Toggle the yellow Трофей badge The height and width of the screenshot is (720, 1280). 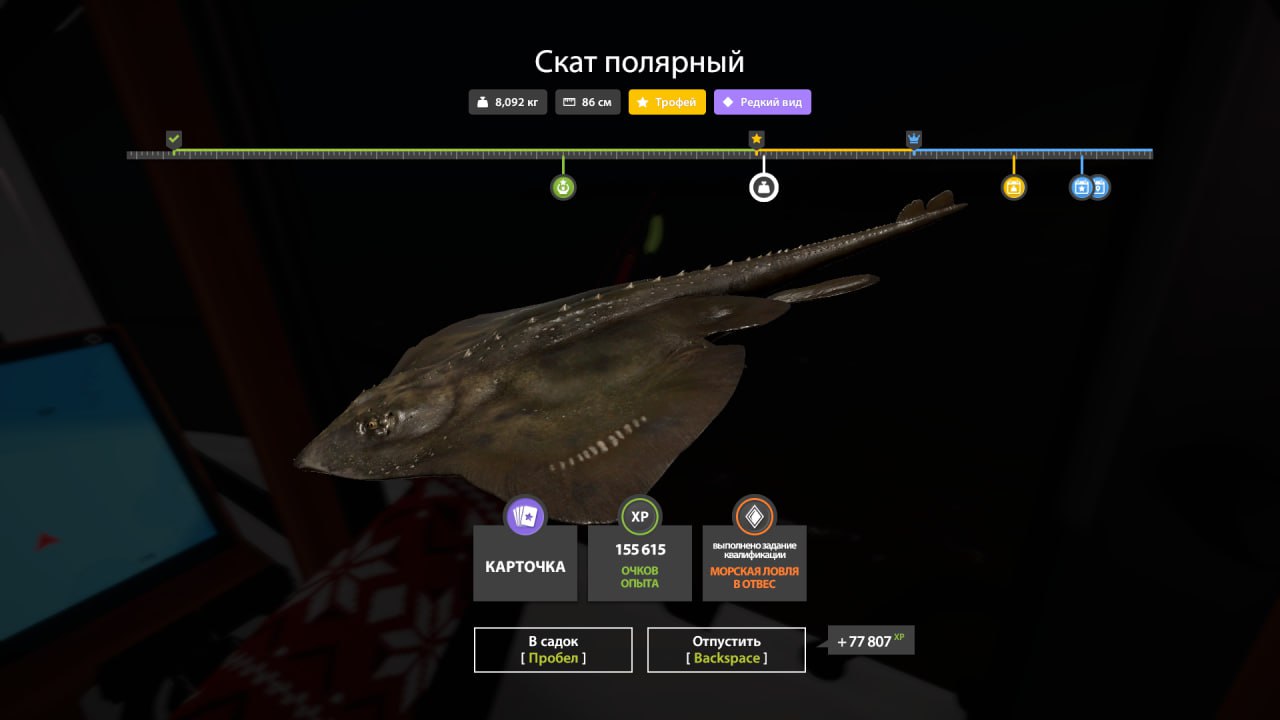[666, 101]
